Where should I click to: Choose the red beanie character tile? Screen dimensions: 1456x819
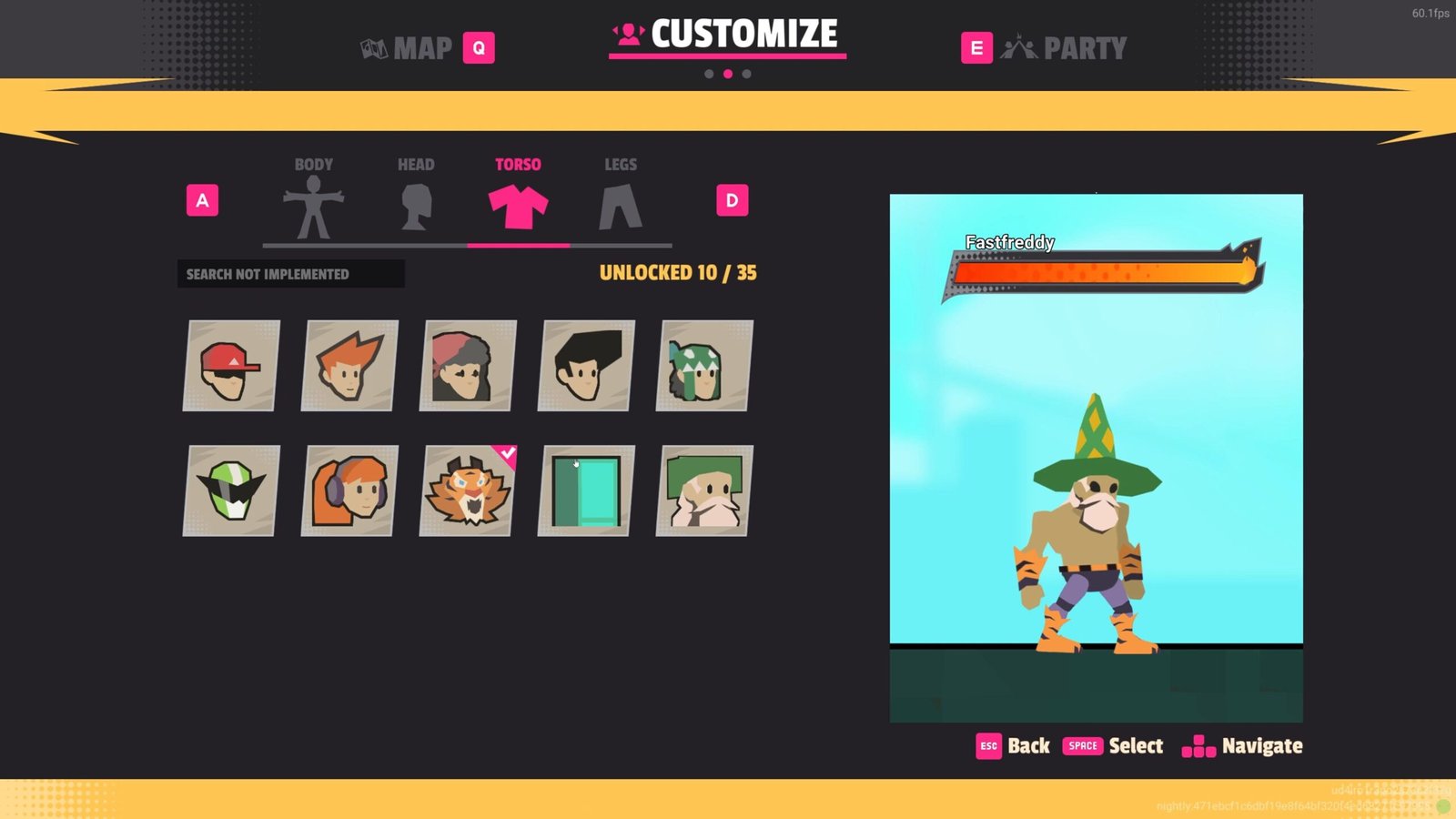[x=468, y=366]
